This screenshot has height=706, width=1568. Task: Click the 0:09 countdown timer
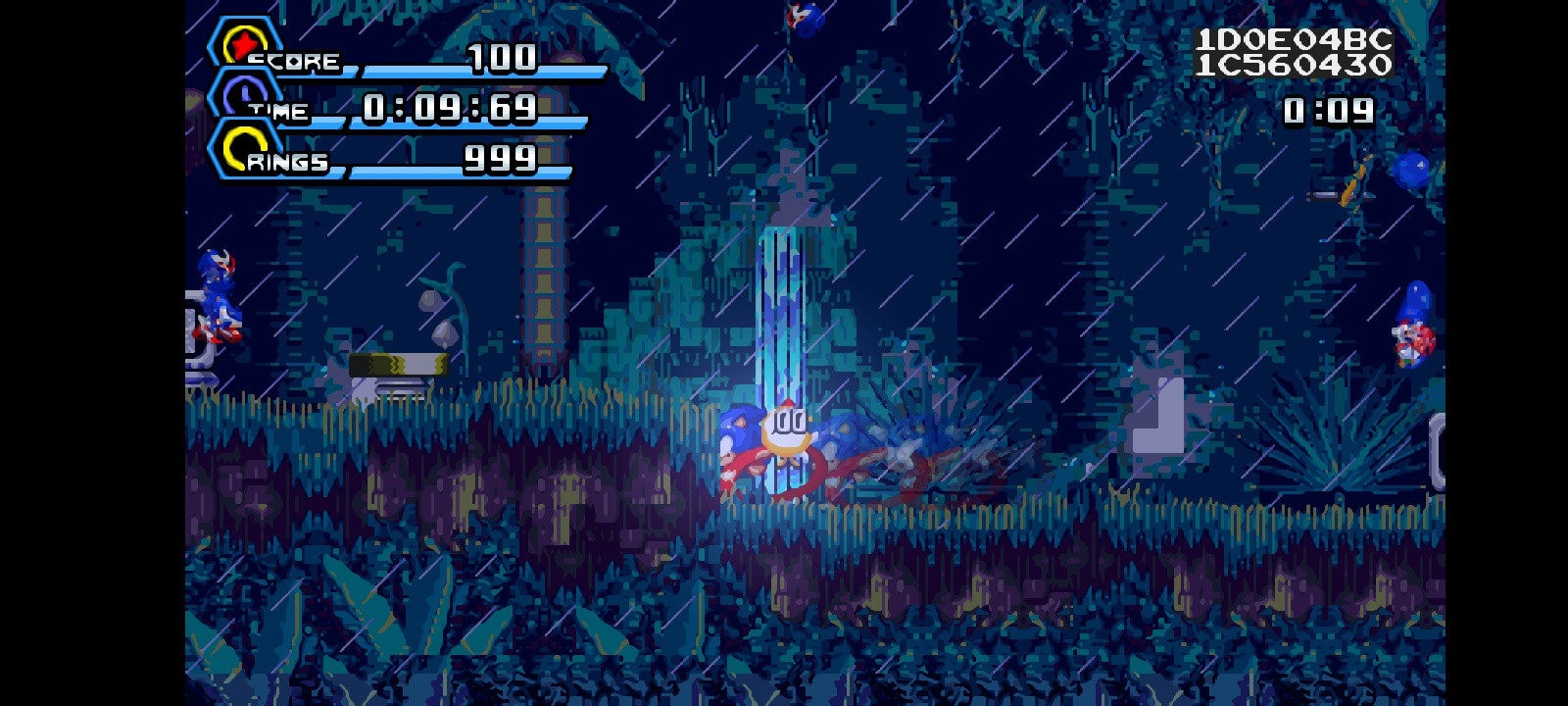1329,112
